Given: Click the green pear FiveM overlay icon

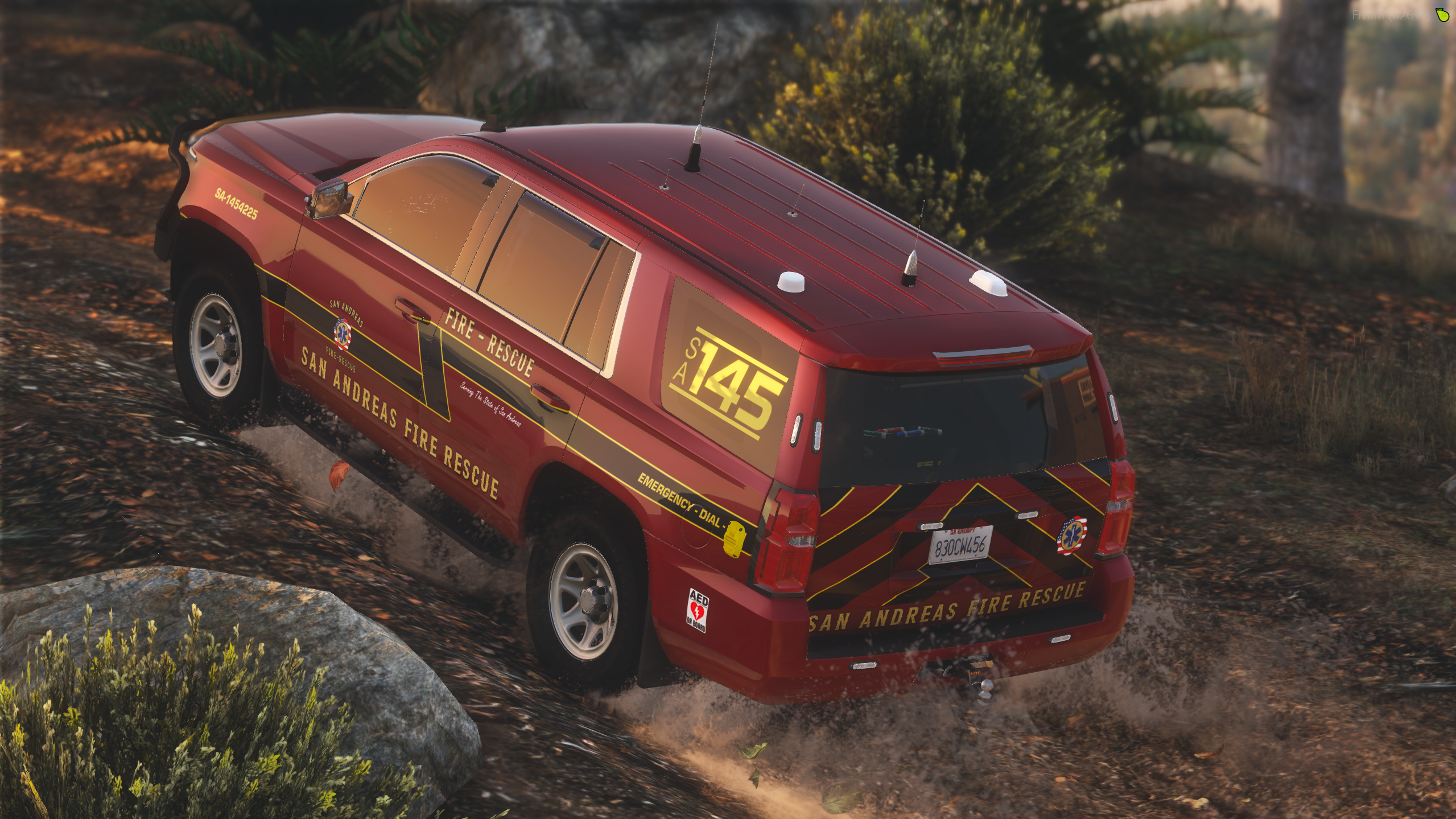Looking at the screenshot, I should pos(1442,15).
